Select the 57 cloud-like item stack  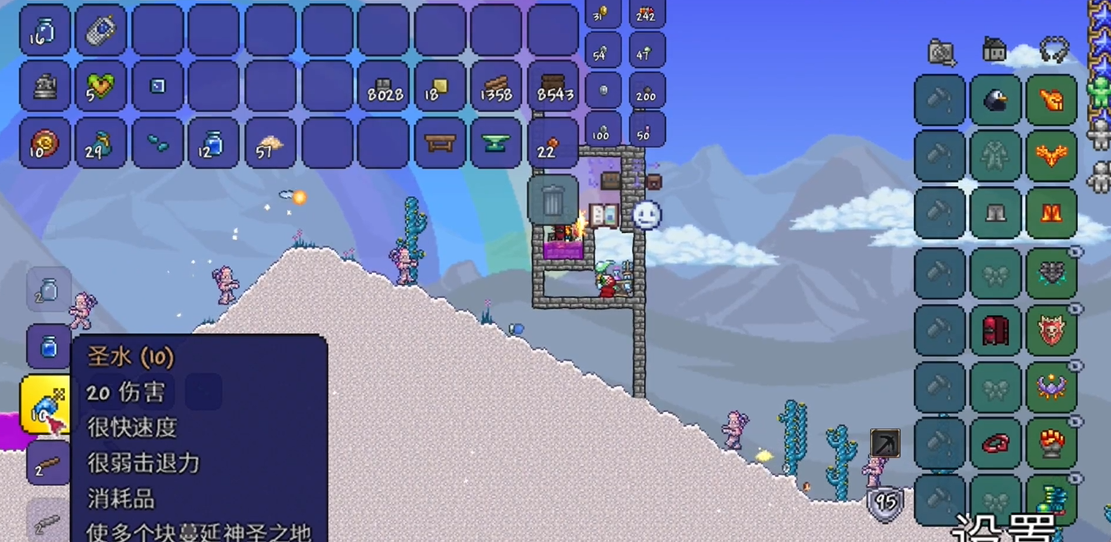tap(270, 143)
